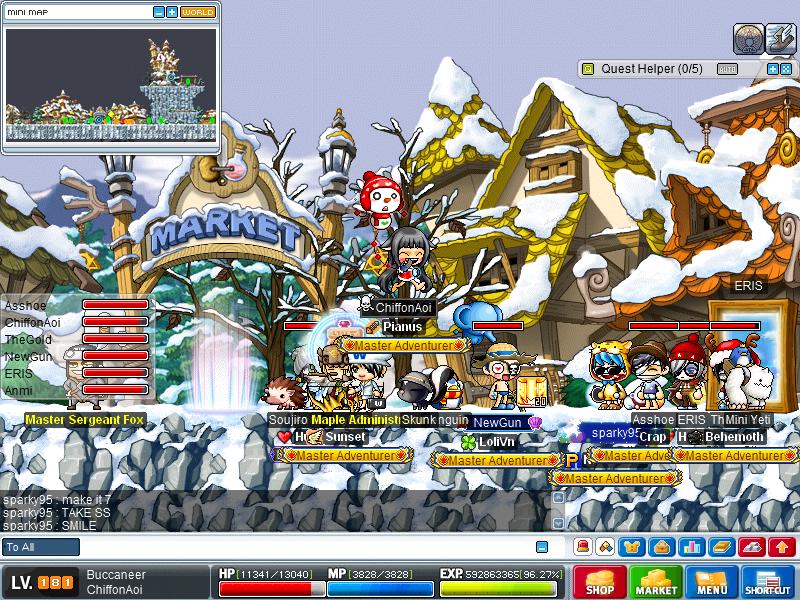Open the inventory bag icon button
Image resolution: width=800 pixels, height=600 pixels.
(x=661, y=547)
